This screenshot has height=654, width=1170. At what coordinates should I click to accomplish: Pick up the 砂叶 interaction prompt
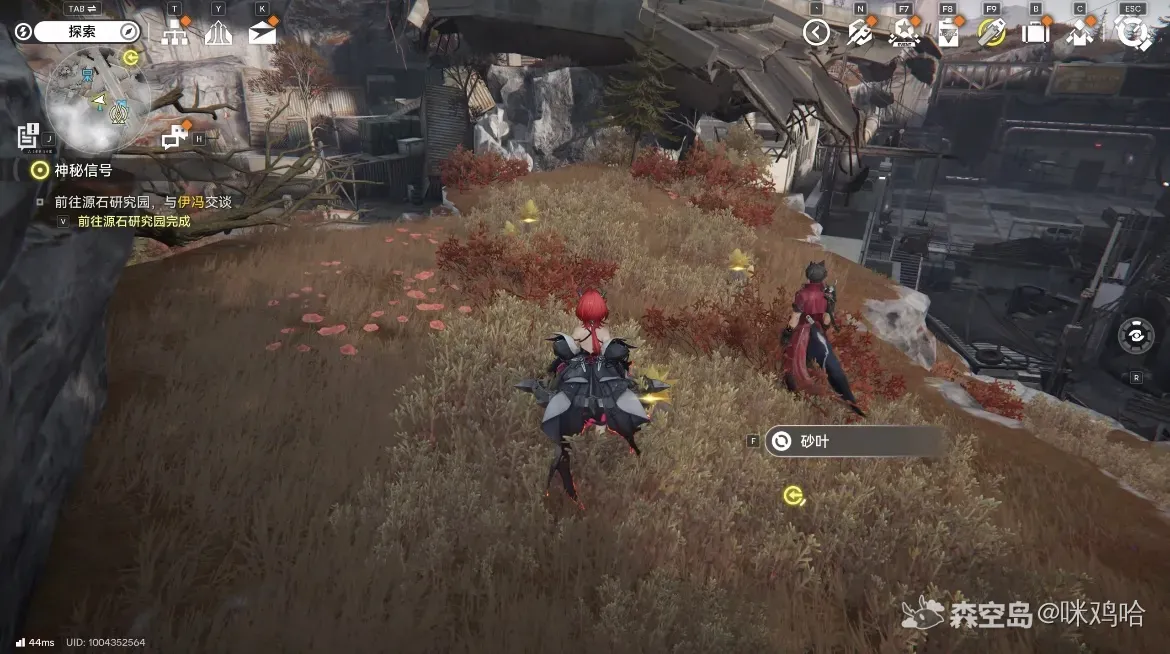(x=855, y=441)
